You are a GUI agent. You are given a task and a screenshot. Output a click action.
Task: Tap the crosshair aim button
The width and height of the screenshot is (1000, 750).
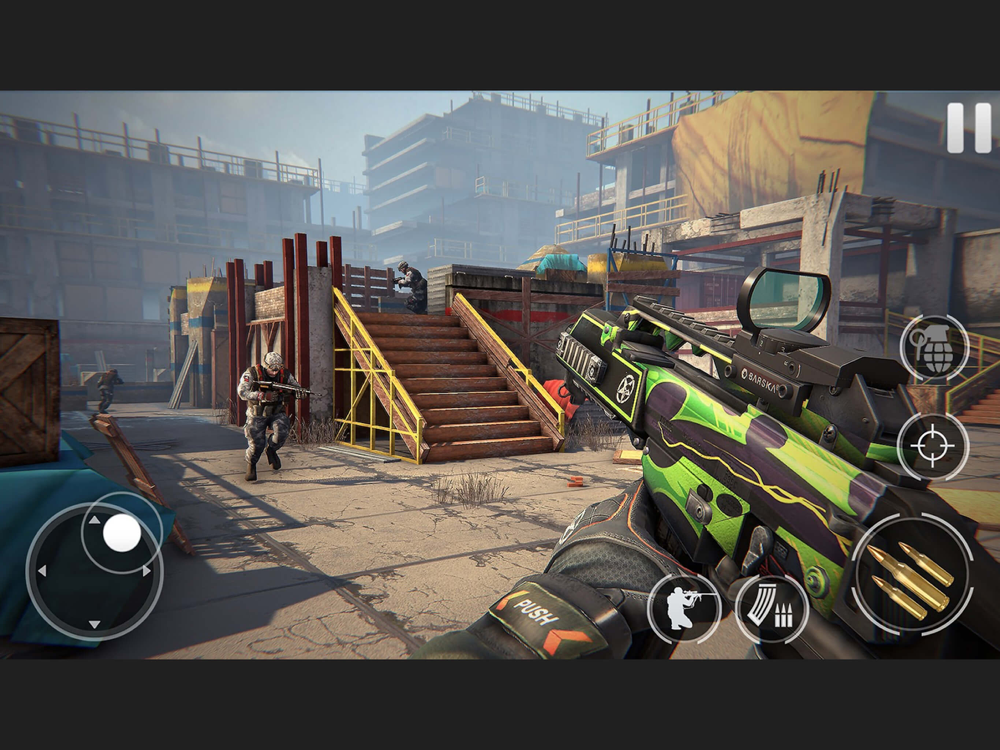tap(933, 446)
